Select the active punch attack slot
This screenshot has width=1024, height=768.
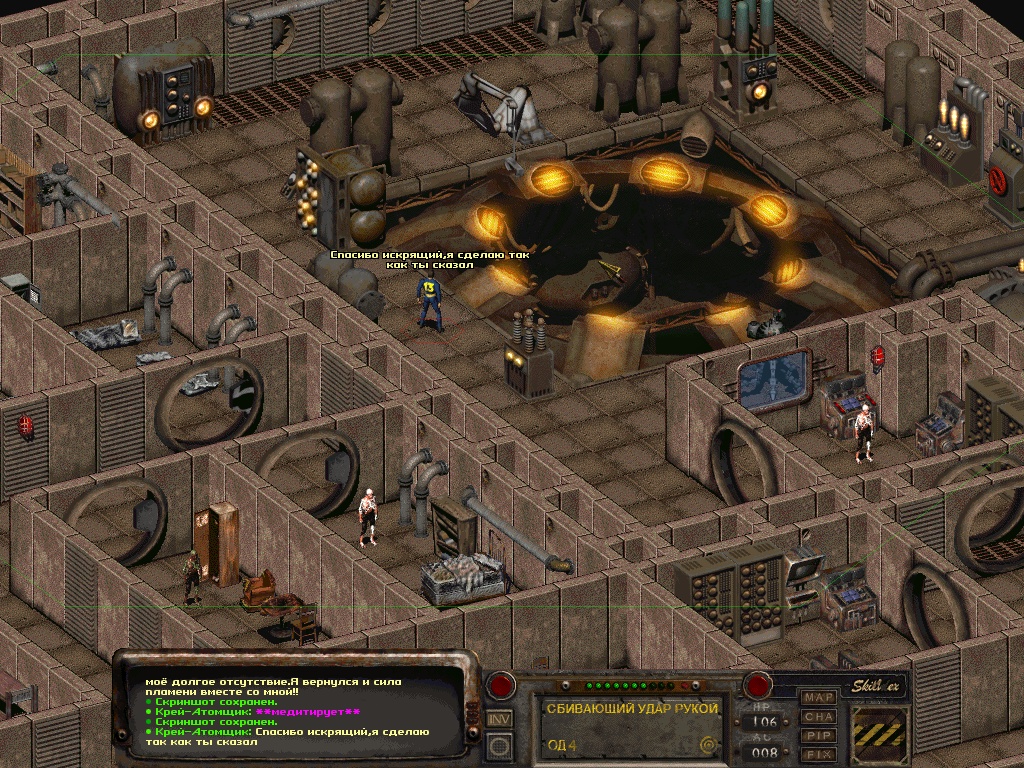click(632, 726)
